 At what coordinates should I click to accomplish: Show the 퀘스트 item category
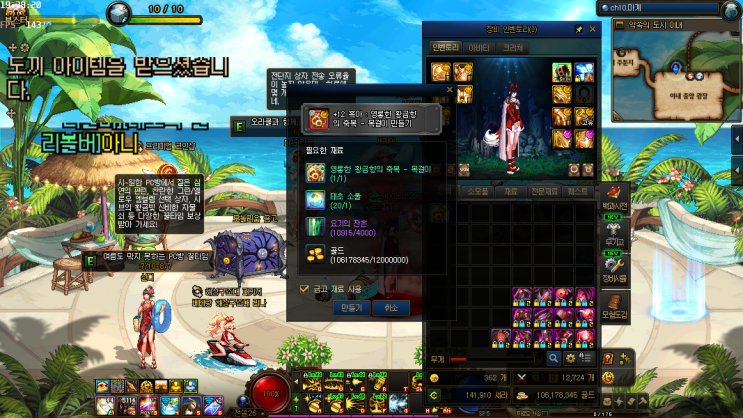[x=577, y=190]
